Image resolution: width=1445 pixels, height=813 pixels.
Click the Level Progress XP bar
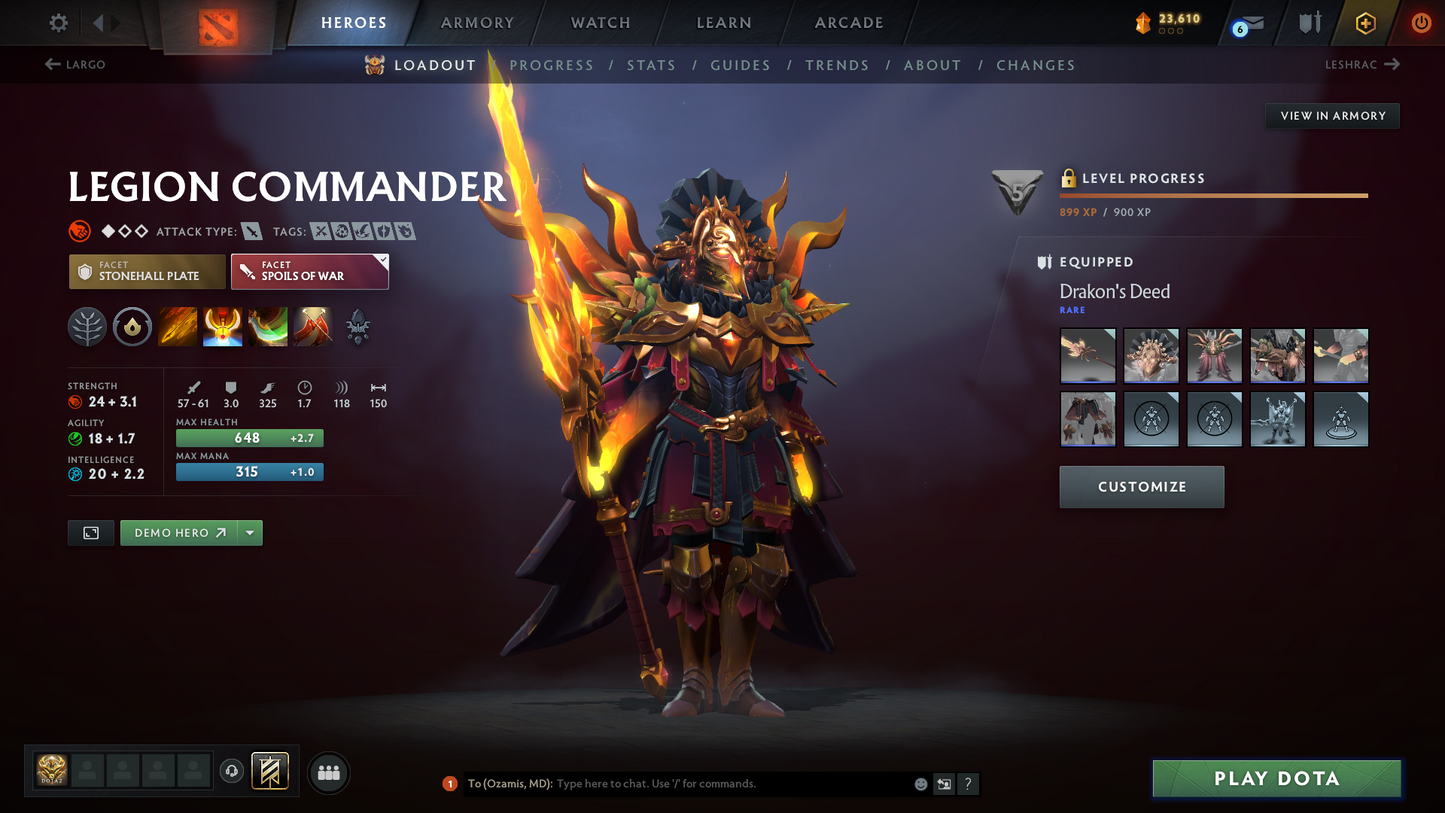tap(1213, 196)
